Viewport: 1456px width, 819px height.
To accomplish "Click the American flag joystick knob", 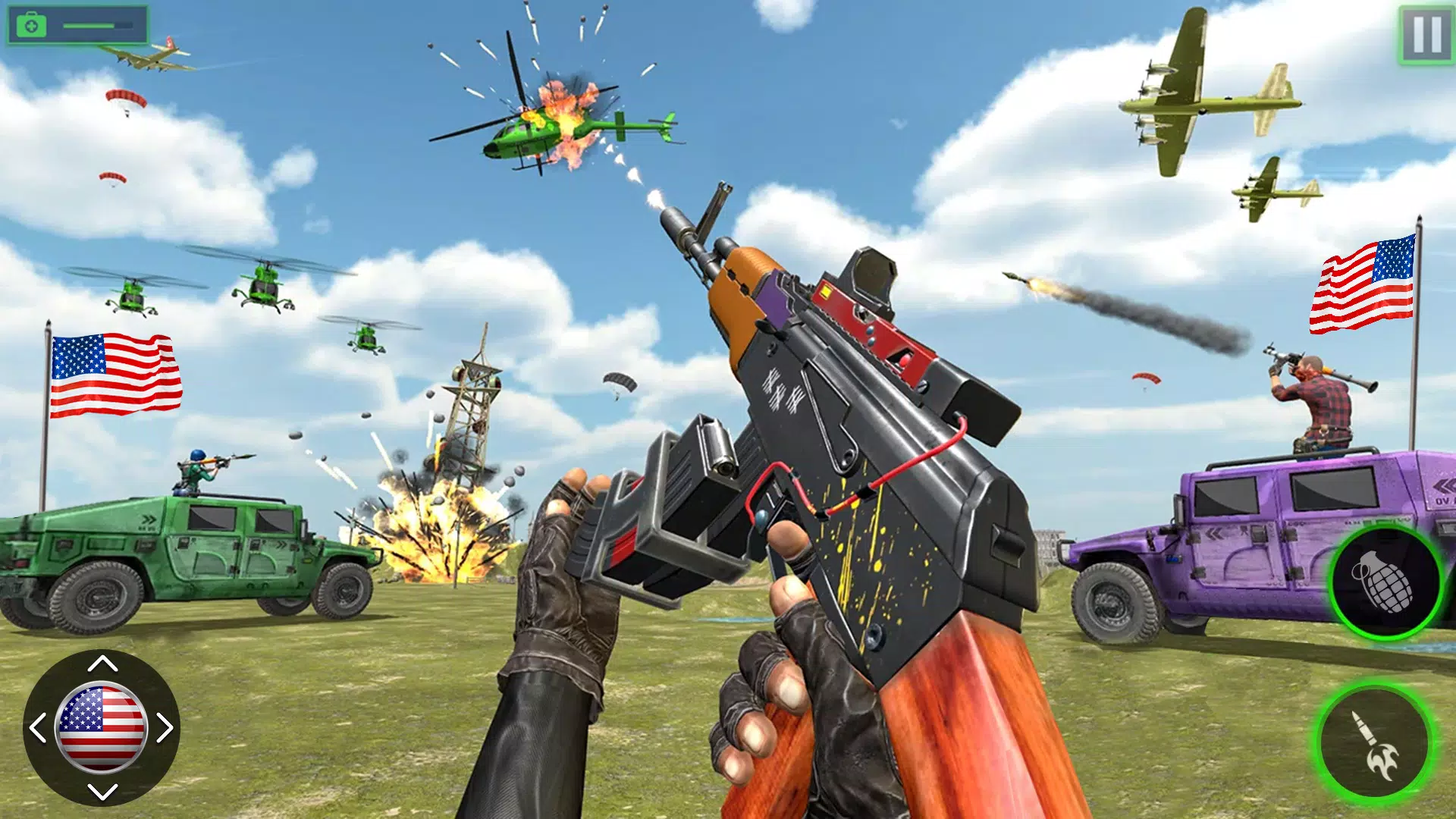I will [x=102, y=728].
